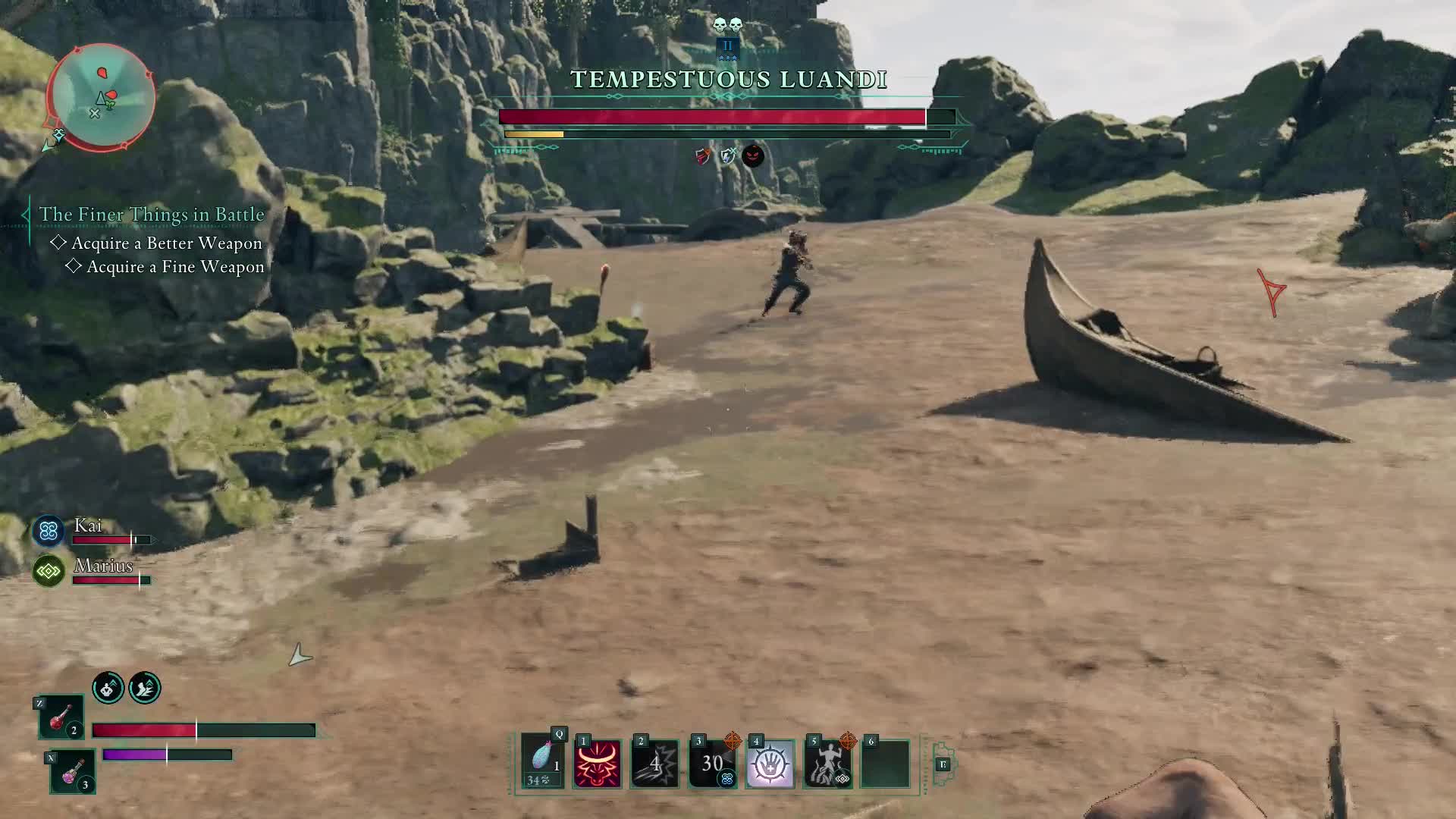Activate the glowing healing hand ability
Image resolution: width=1456 pixels, height=819 pixels.
point(770,764)
